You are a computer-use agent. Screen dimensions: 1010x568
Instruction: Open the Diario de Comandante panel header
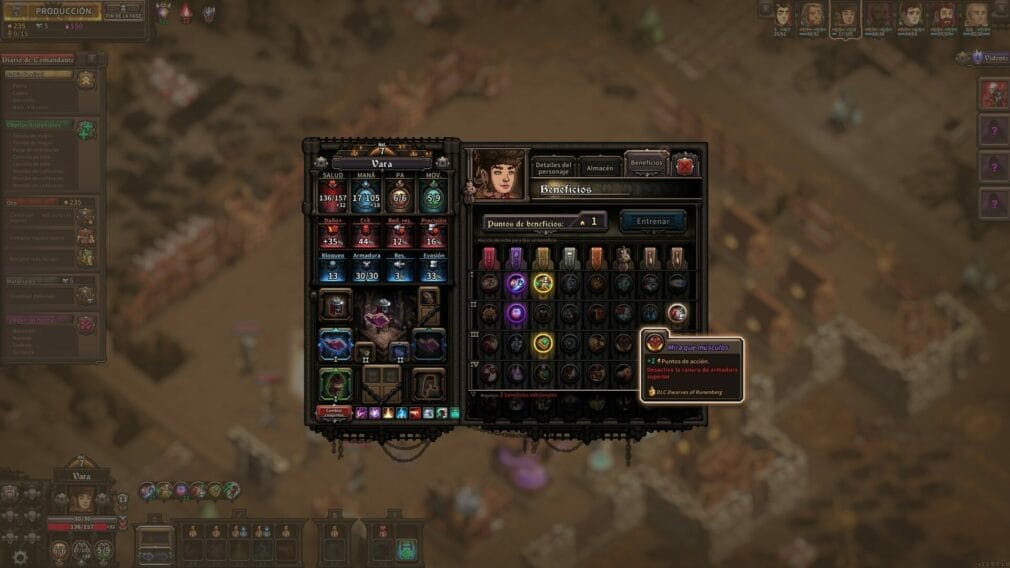tap(38, 60)
